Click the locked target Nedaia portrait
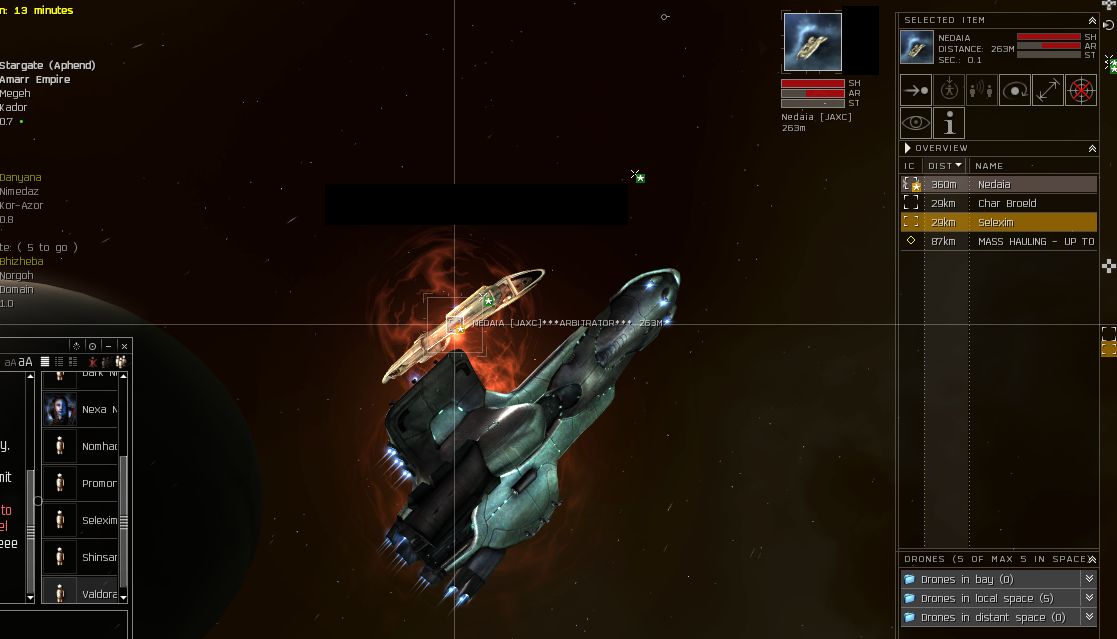 (812, 42)
